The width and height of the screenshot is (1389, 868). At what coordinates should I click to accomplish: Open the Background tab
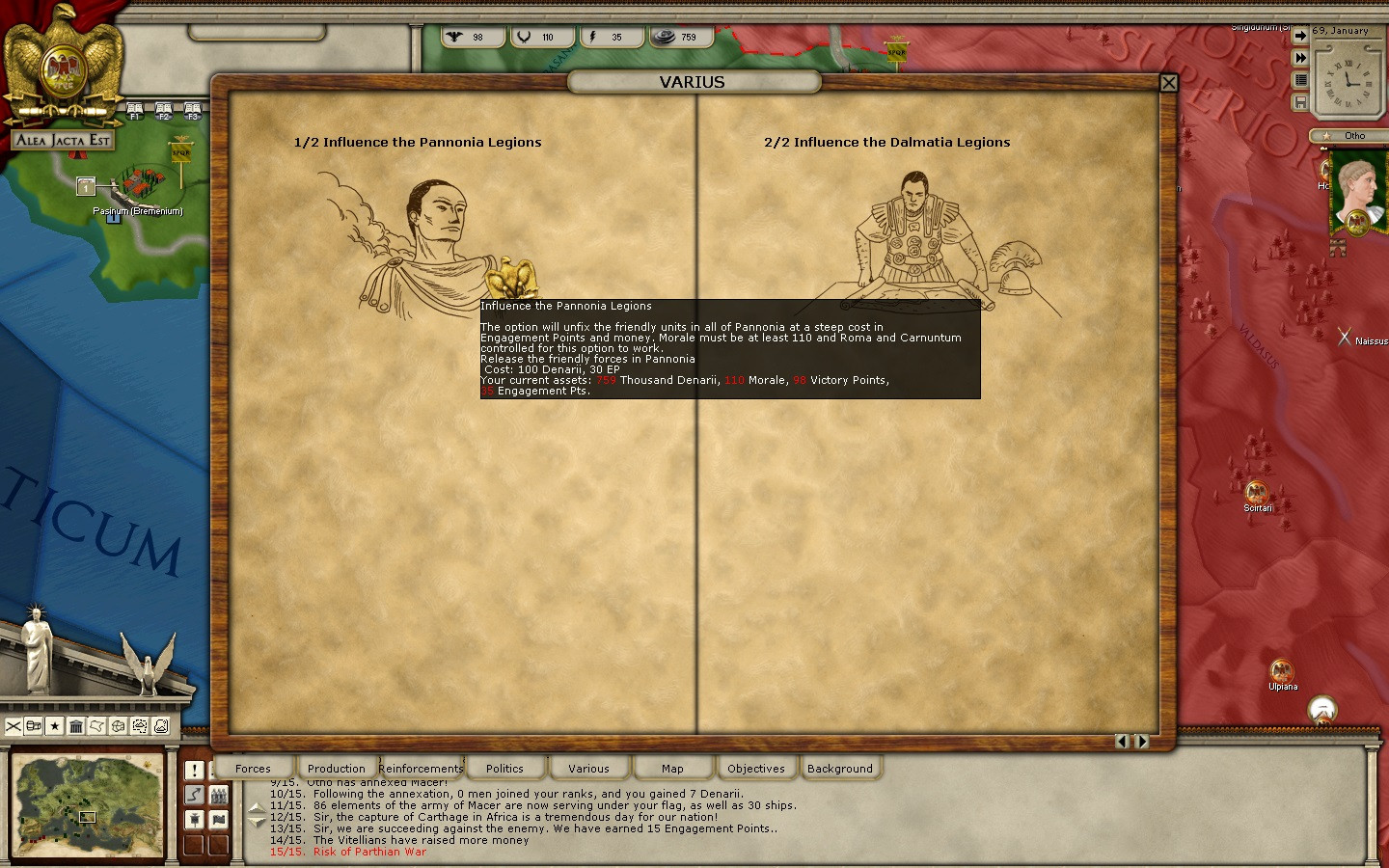[x=840, y=769]
